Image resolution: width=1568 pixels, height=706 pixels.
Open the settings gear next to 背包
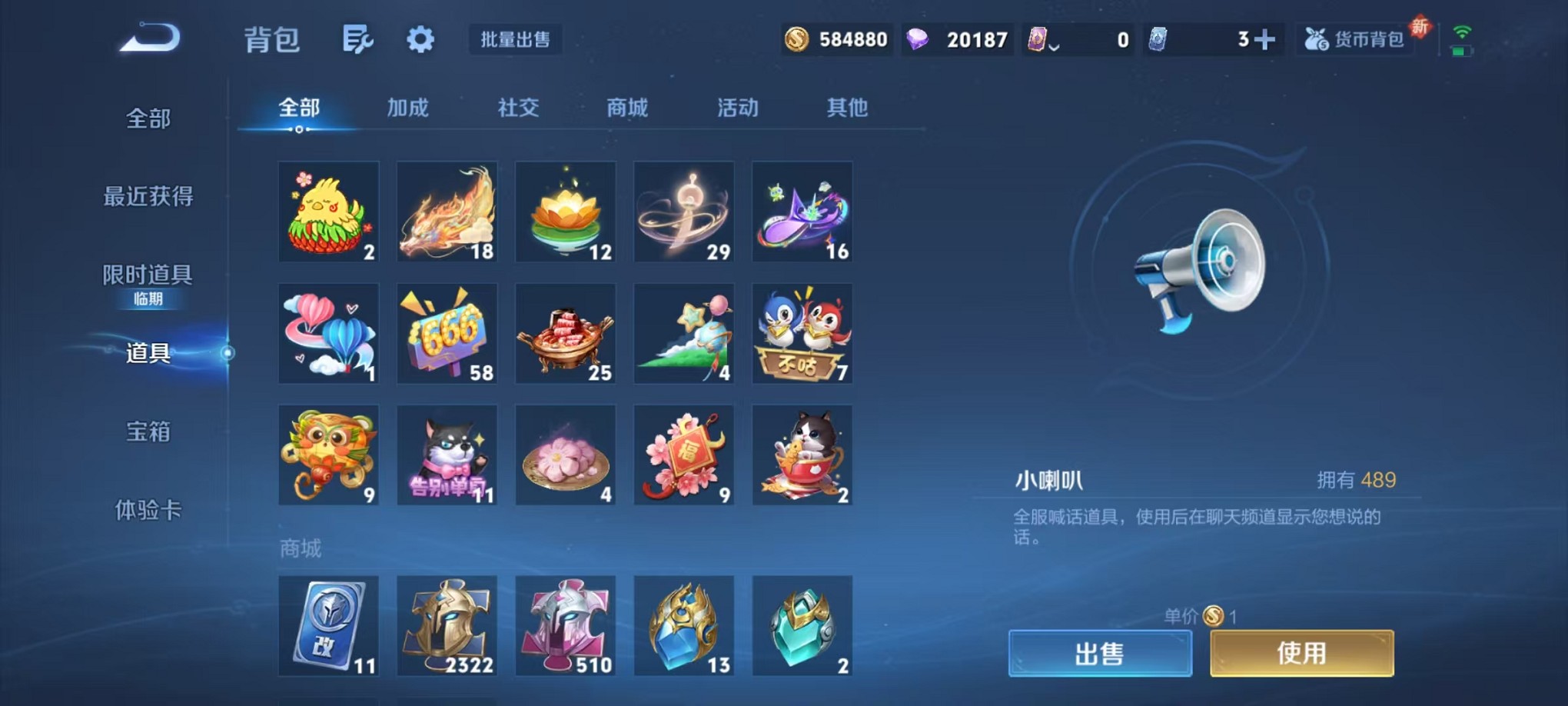[419, 38]
